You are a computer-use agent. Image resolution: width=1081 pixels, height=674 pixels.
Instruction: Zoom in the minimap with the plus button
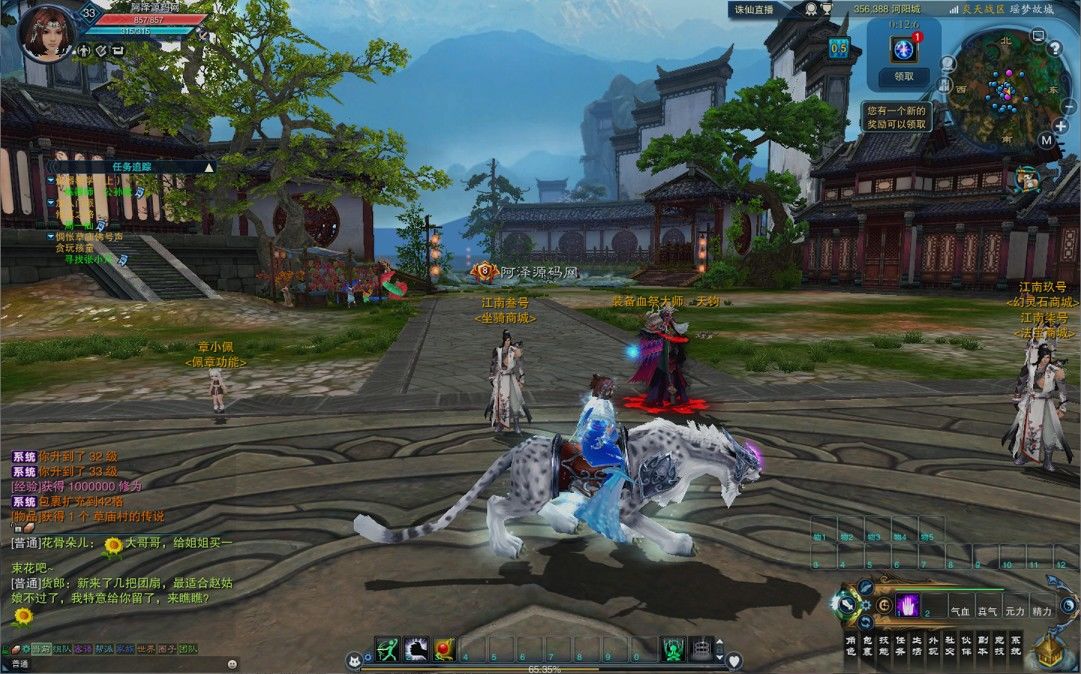point(1060,125)
